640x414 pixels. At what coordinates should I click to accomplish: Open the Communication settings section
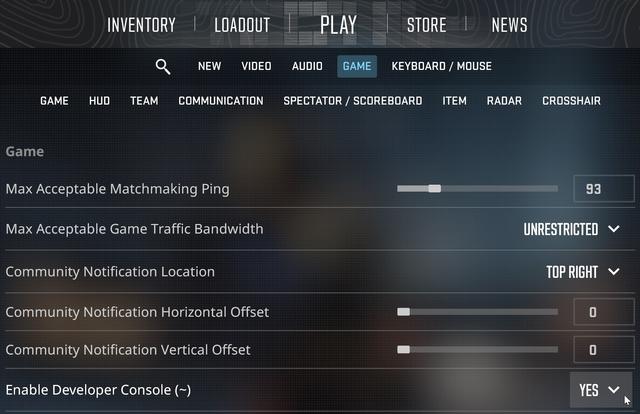pos(221,101)
